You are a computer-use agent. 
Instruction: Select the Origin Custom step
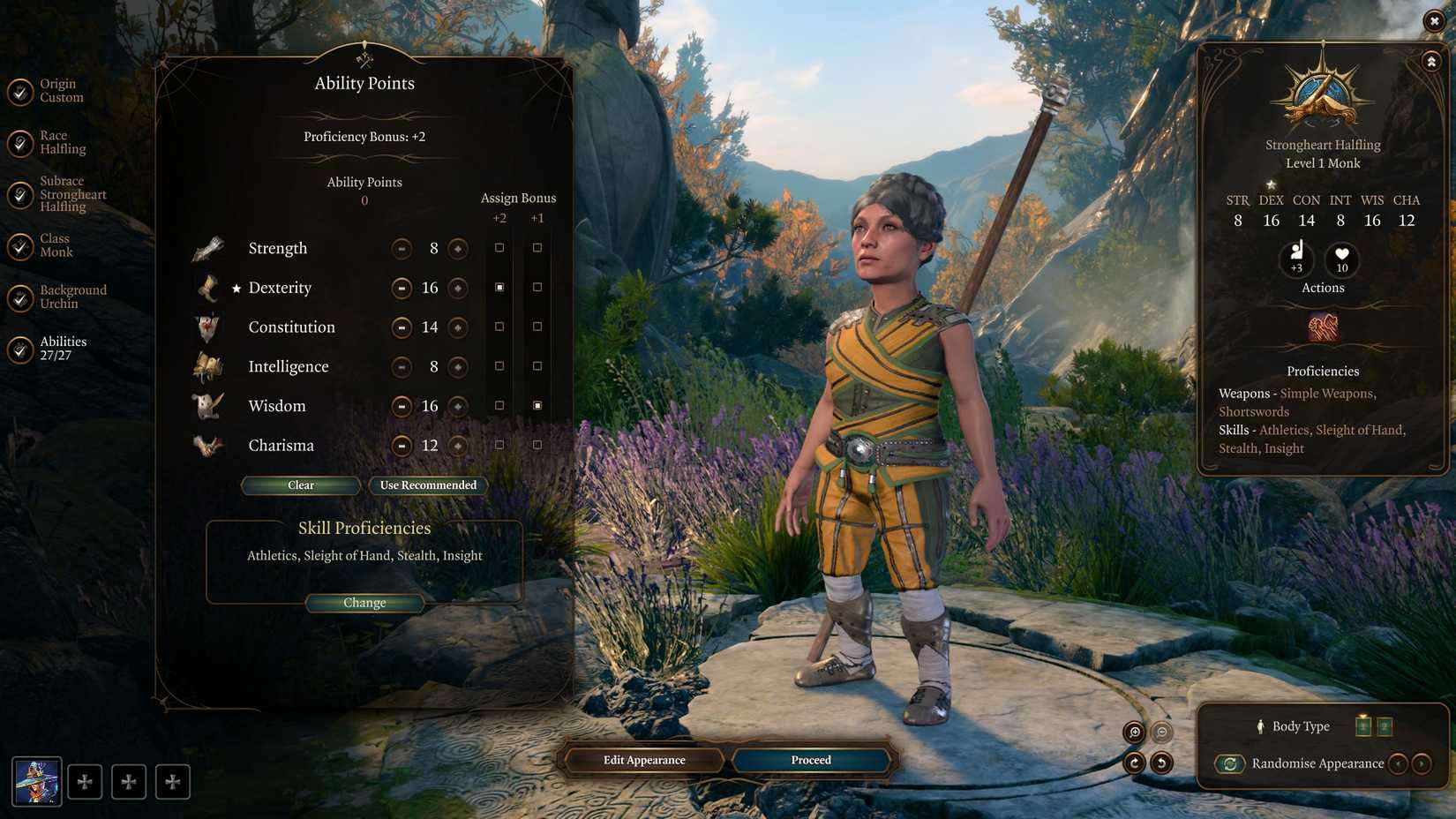click(19, 90)
